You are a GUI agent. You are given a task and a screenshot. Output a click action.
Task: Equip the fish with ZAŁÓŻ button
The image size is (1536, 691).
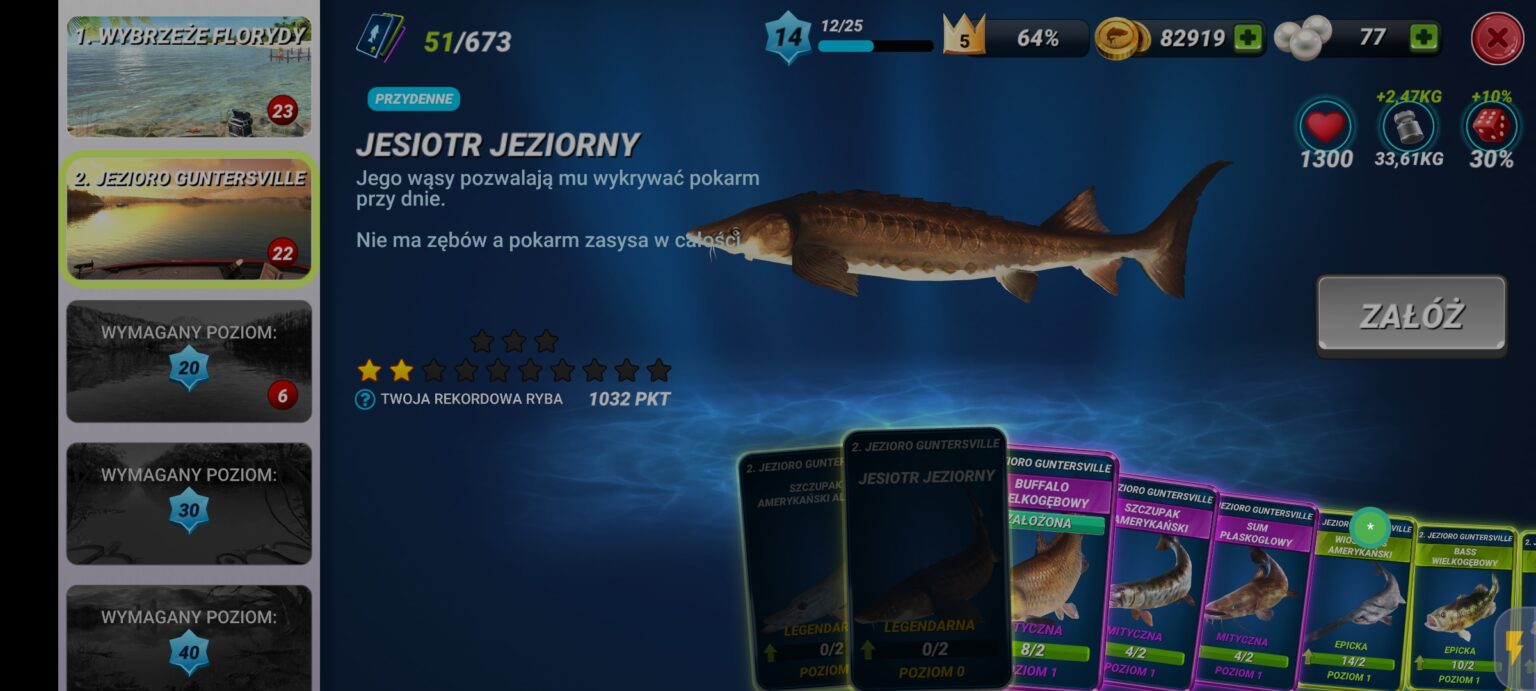coord(1411,316)
